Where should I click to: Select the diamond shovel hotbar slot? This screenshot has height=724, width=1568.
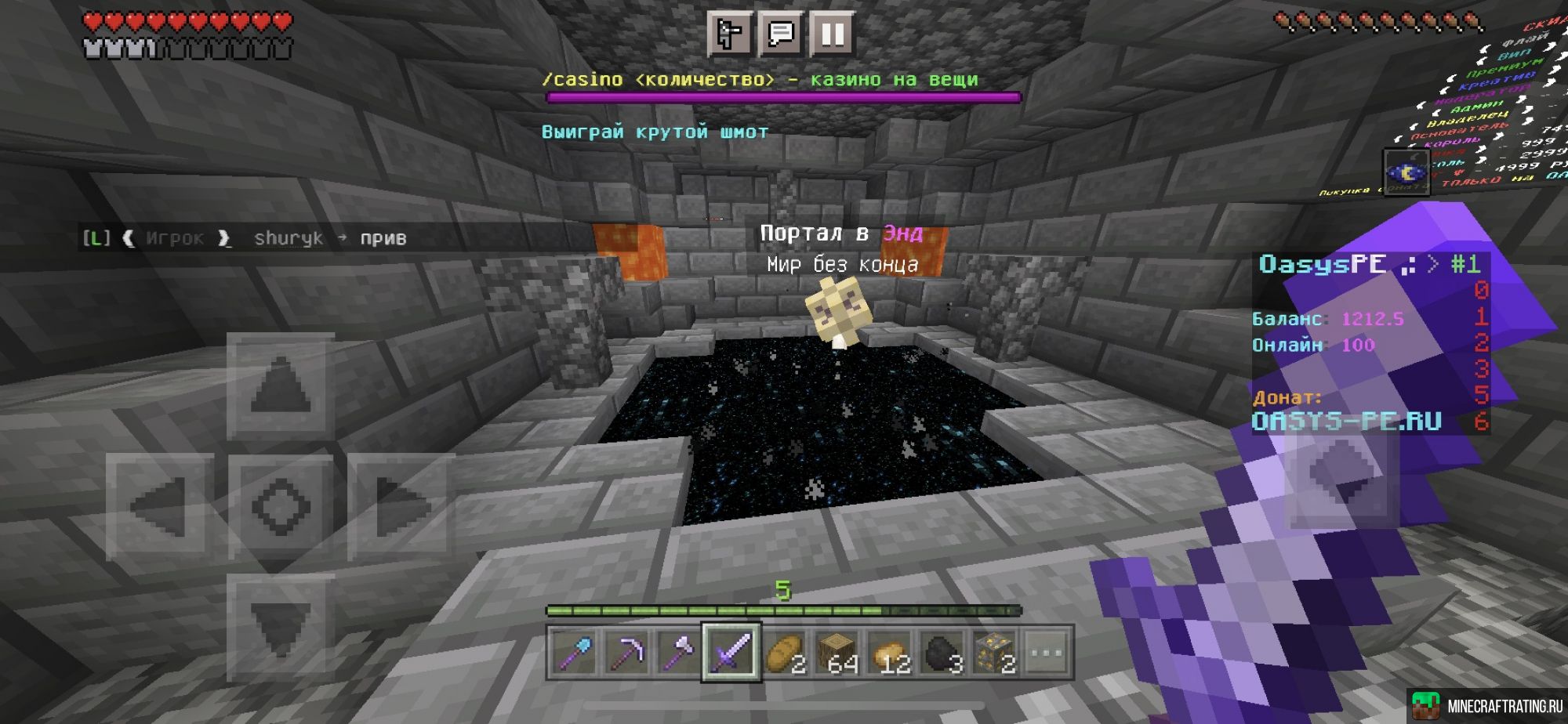tap(574, 652)
